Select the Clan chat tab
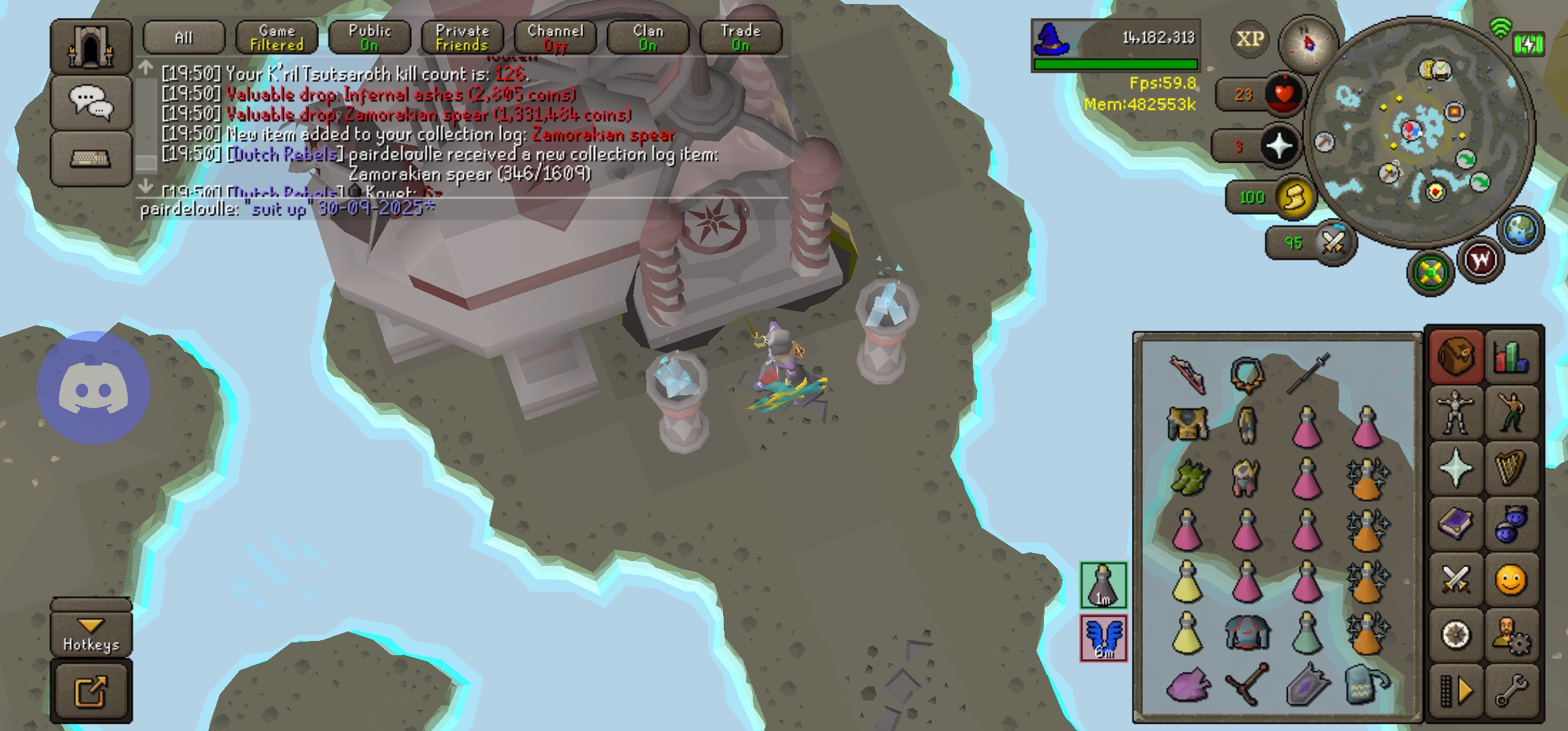 [x=647, y=38]
